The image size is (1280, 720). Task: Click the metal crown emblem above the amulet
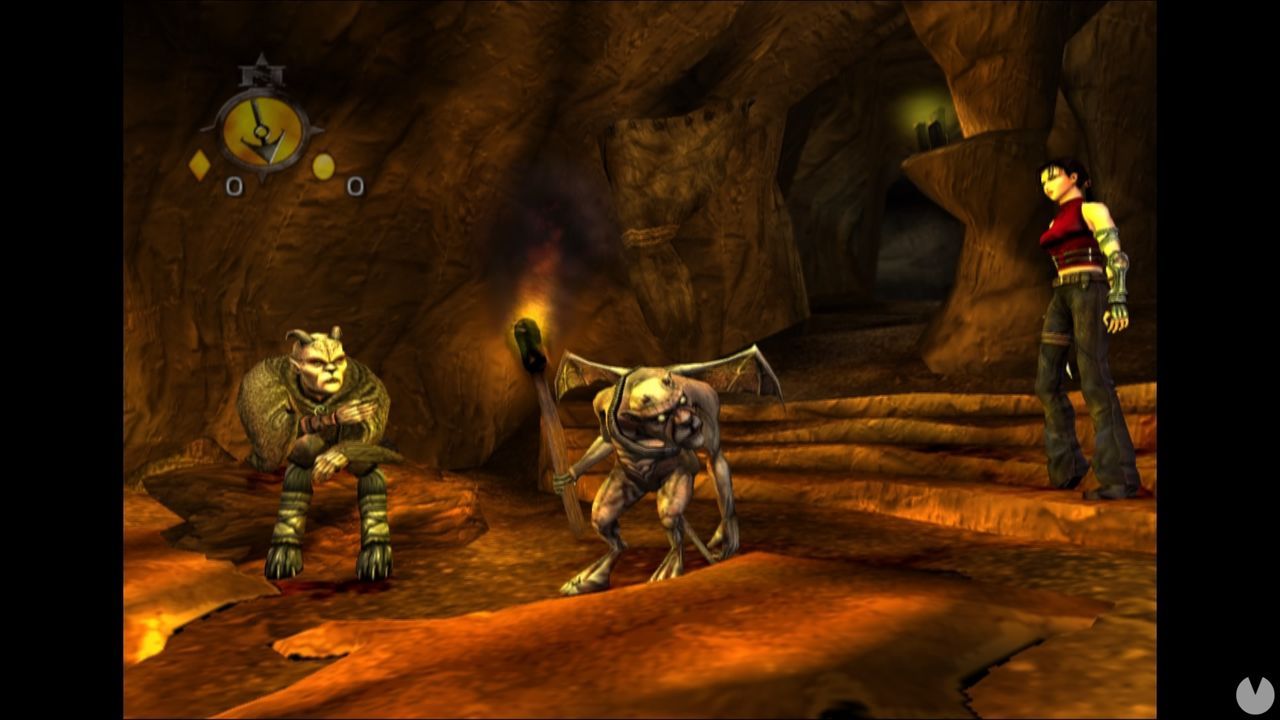point(260,72)
